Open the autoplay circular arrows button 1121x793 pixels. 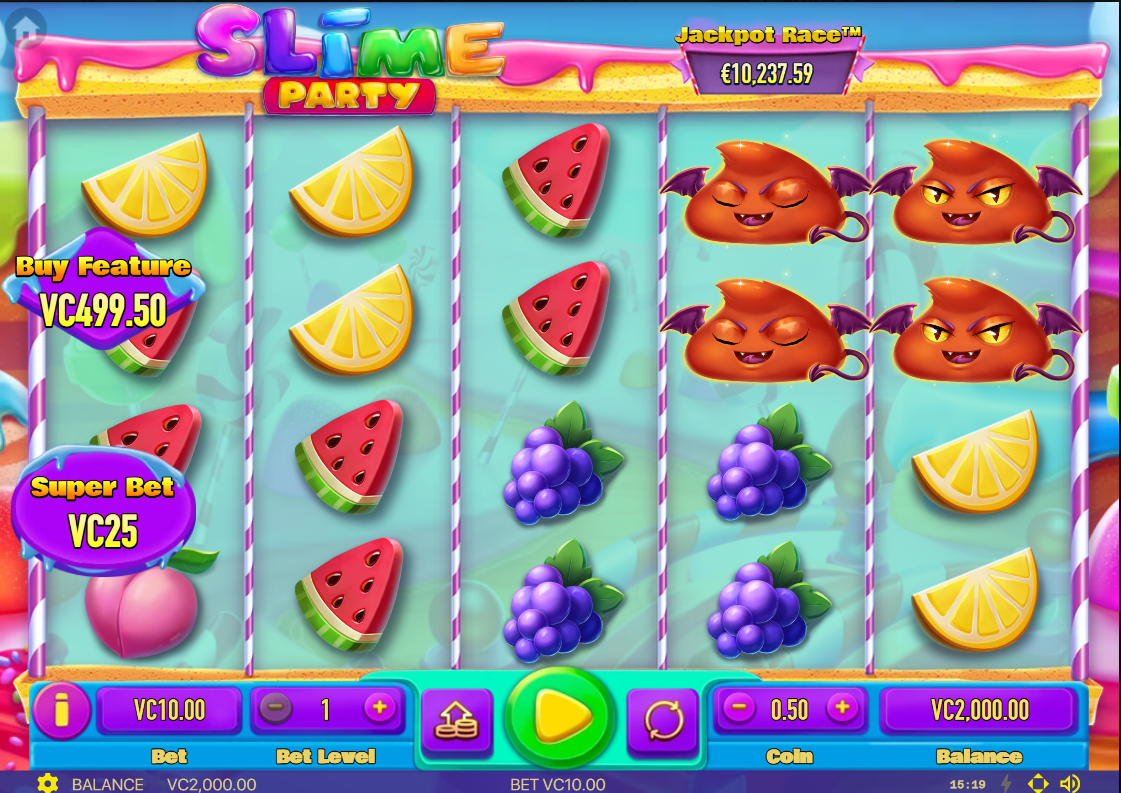[x=662, y=719]
